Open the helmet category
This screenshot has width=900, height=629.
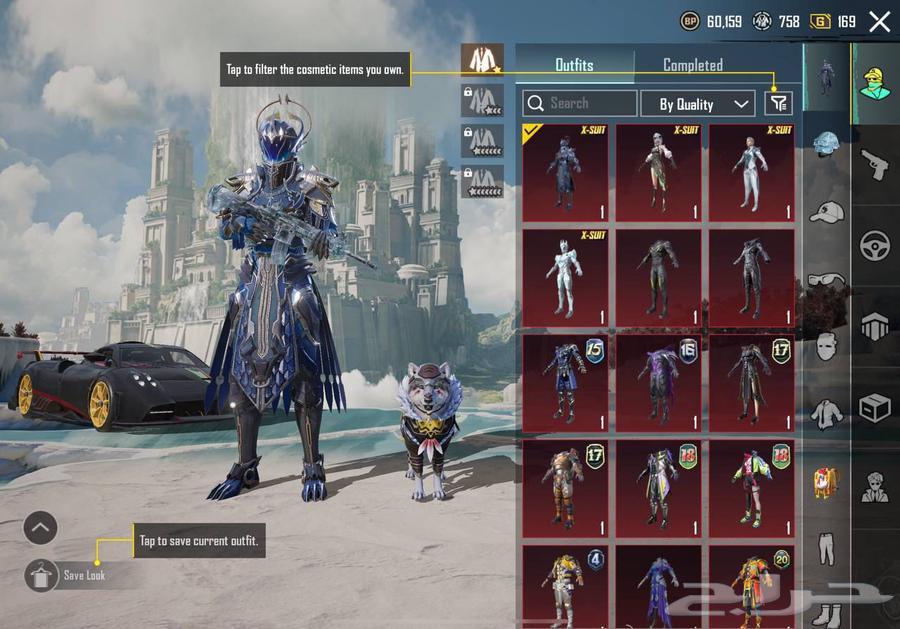(826, 146)
